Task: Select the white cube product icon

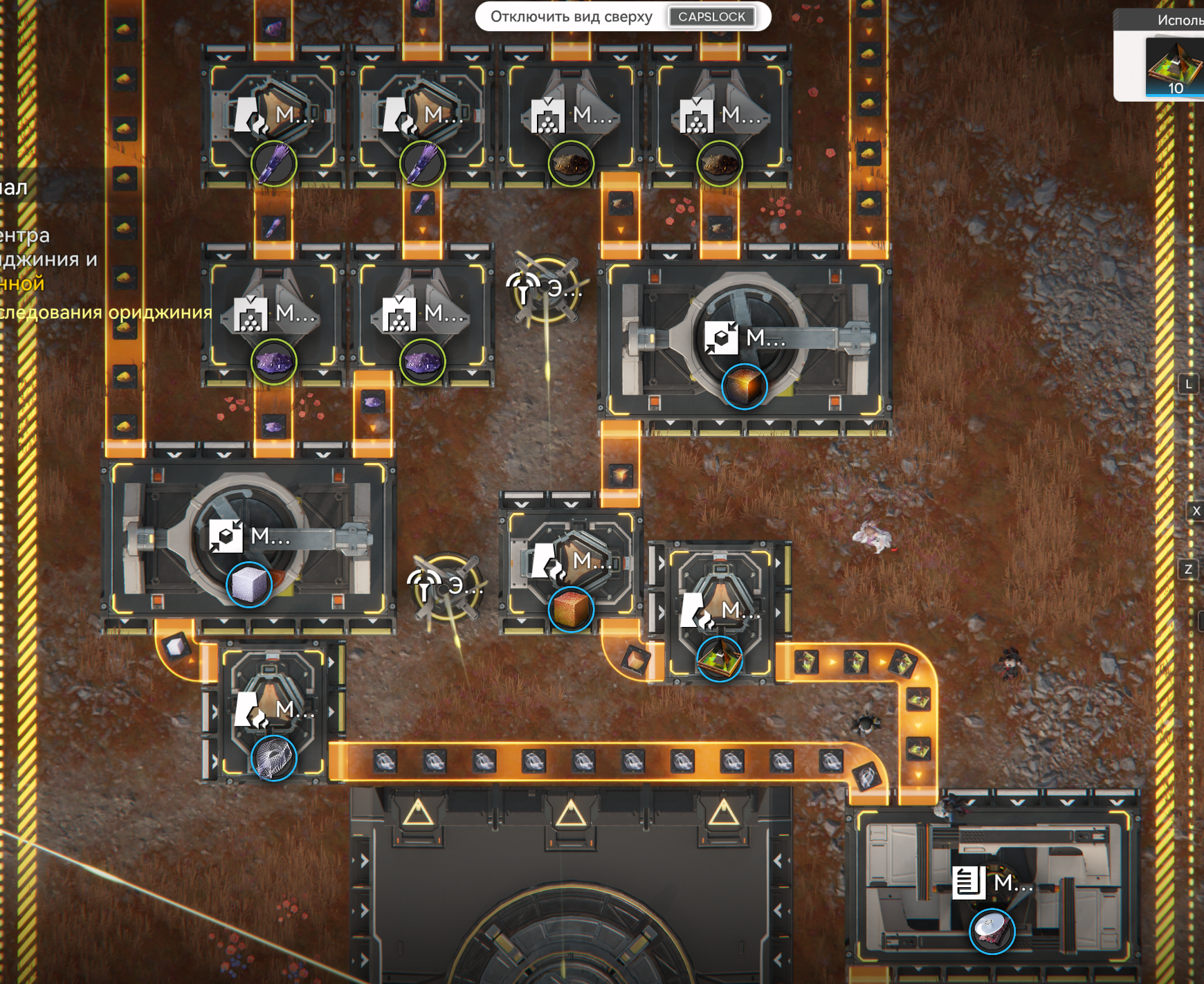Action: [249, 585]
